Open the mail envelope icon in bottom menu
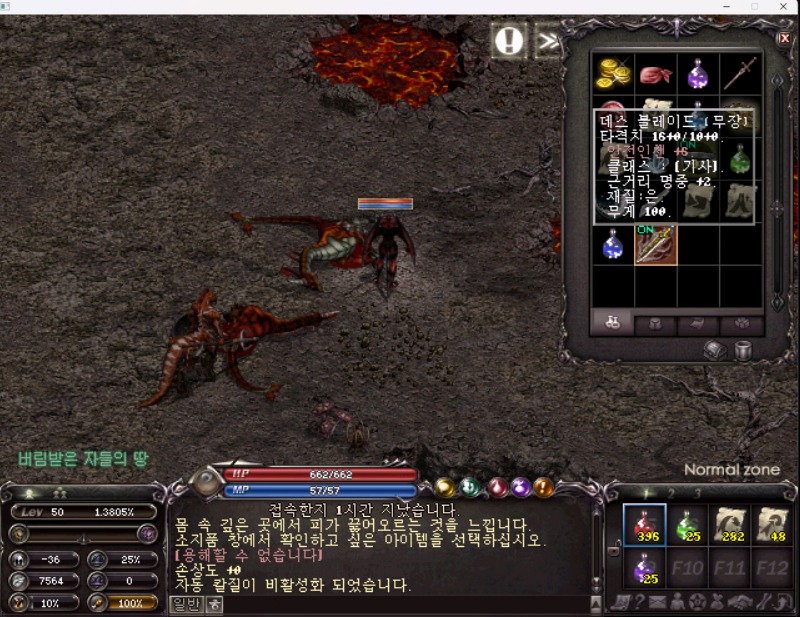This screenshot has height=617, width=800. point(658,602)
